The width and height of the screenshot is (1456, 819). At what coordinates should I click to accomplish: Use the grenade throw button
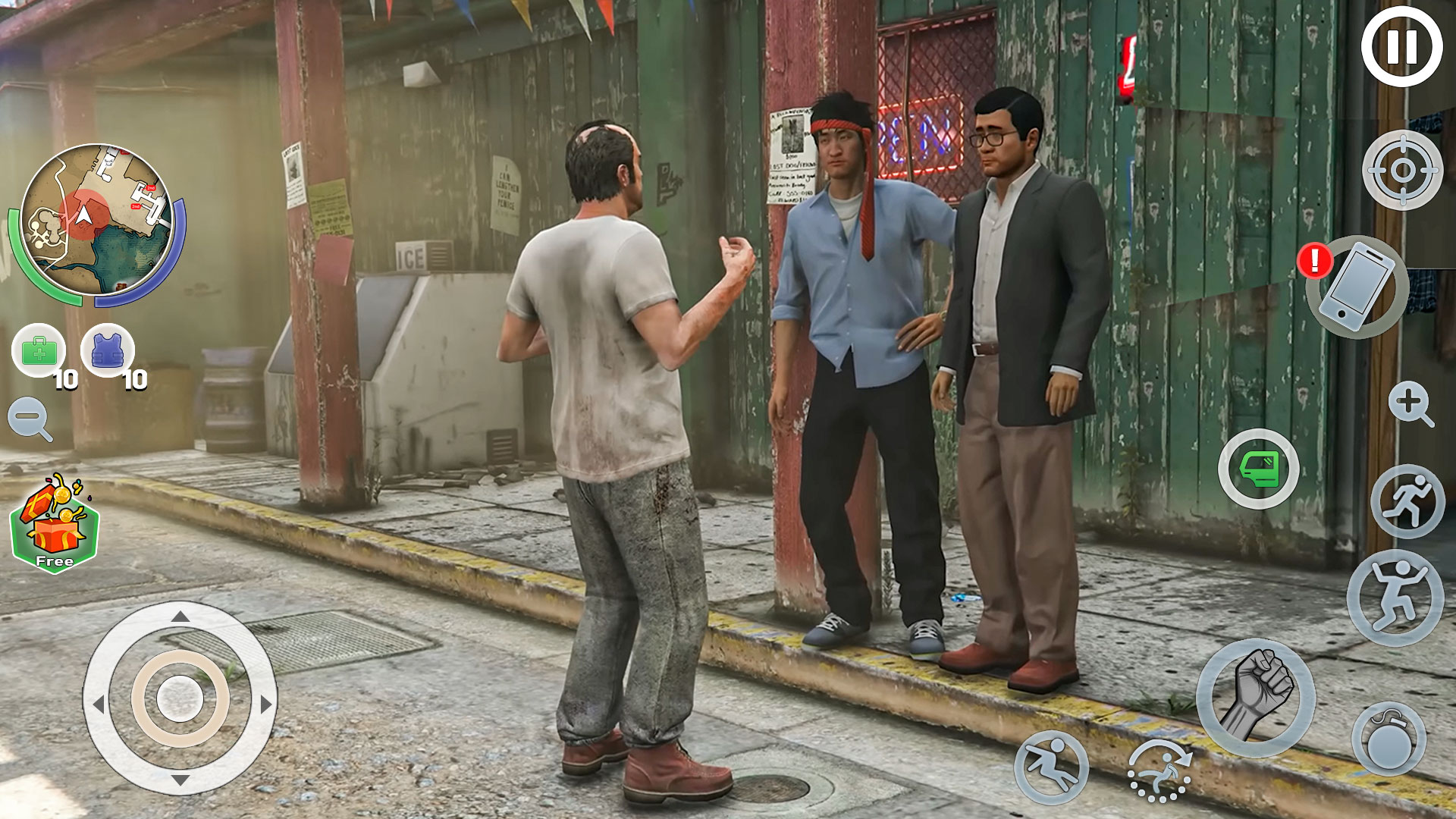1389,739
